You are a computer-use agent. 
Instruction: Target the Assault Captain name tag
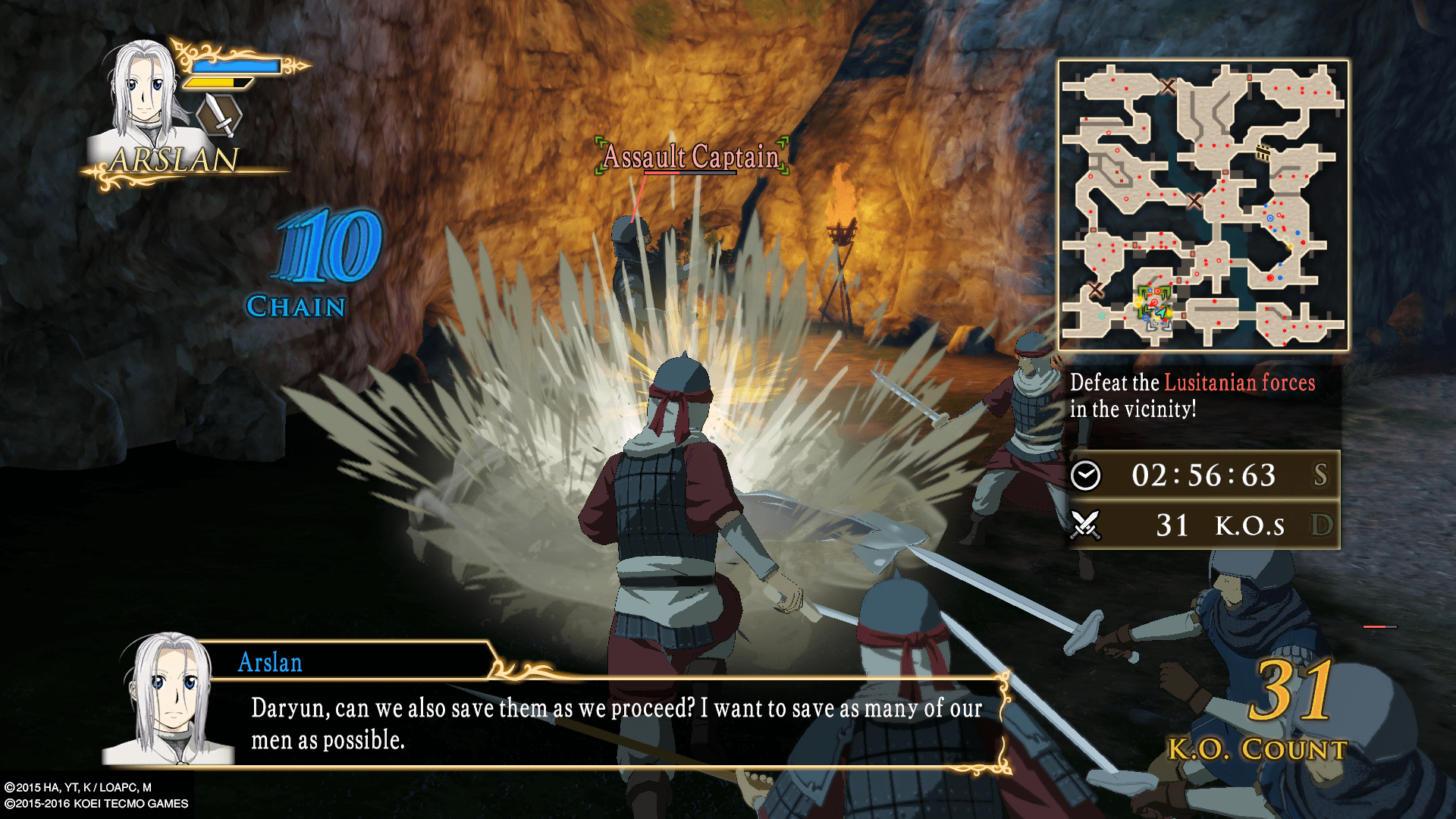pos(691,157)
